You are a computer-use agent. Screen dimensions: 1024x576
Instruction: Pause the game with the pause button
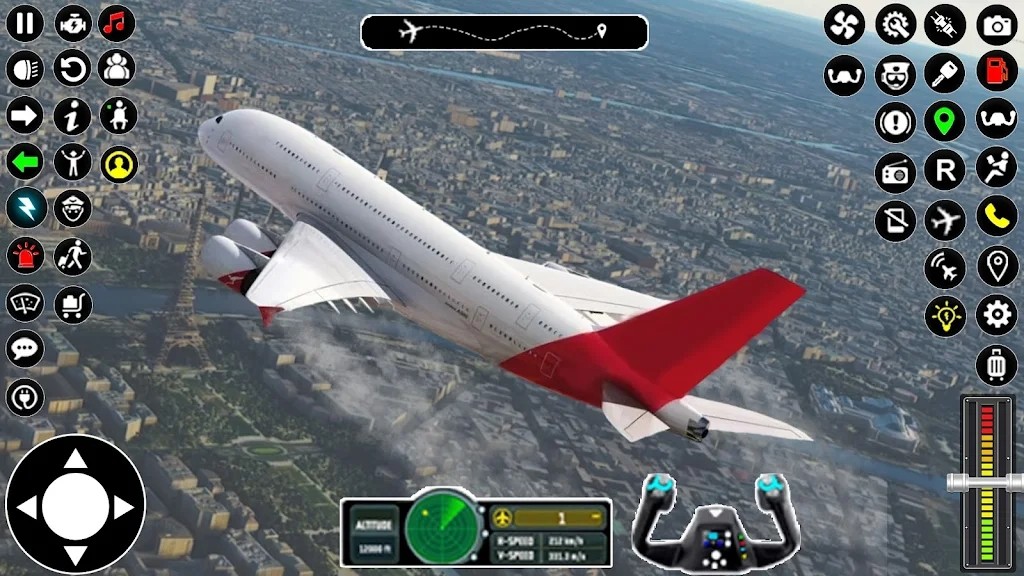tap(26, 23)
